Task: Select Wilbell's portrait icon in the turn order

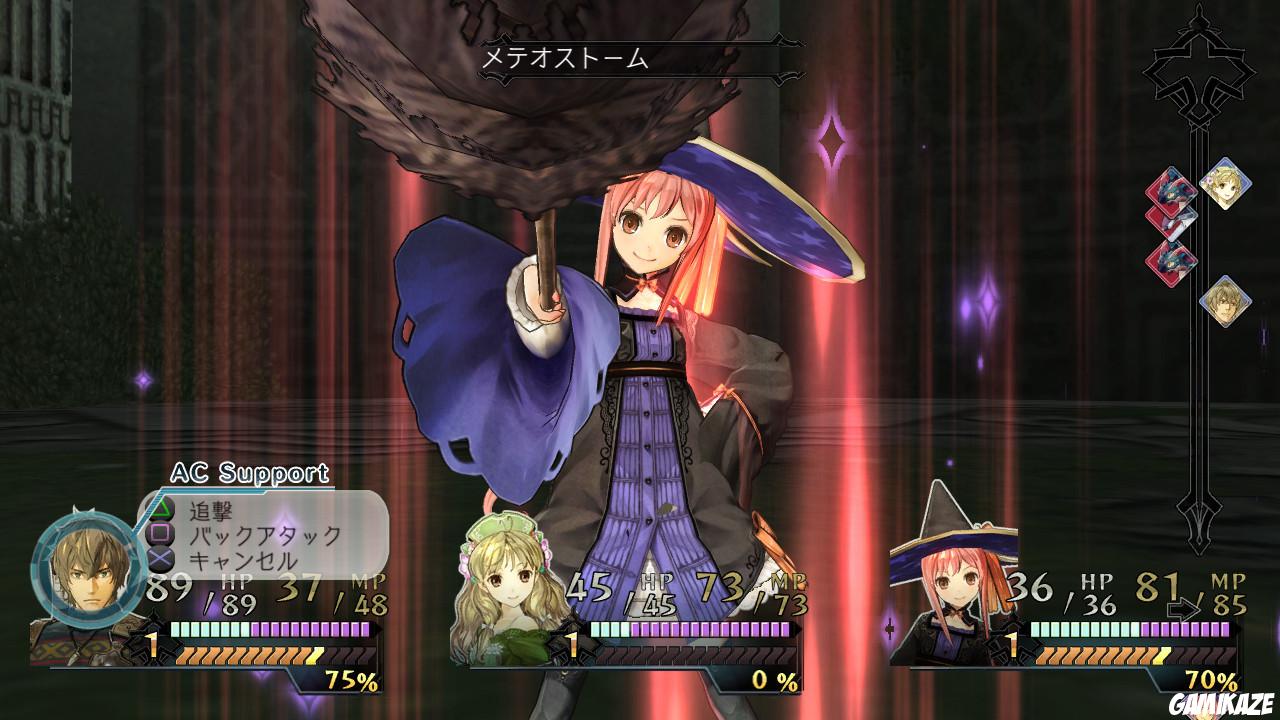Action: pos(1224,184)
